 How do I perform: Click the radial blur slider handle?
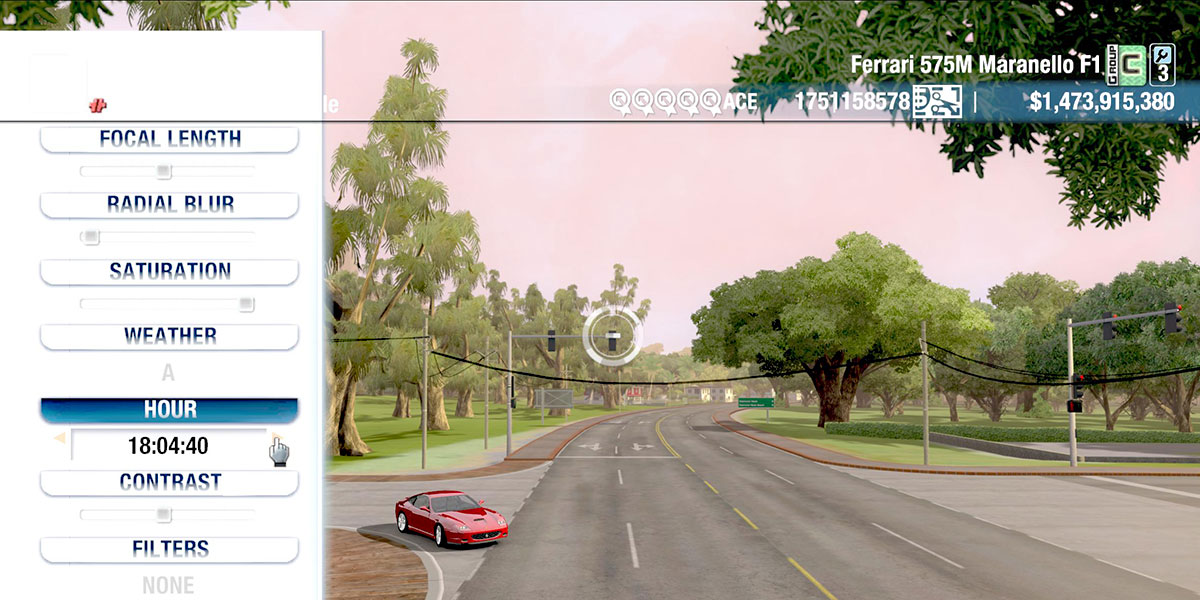pyautogui.click(x=91, y=237)
